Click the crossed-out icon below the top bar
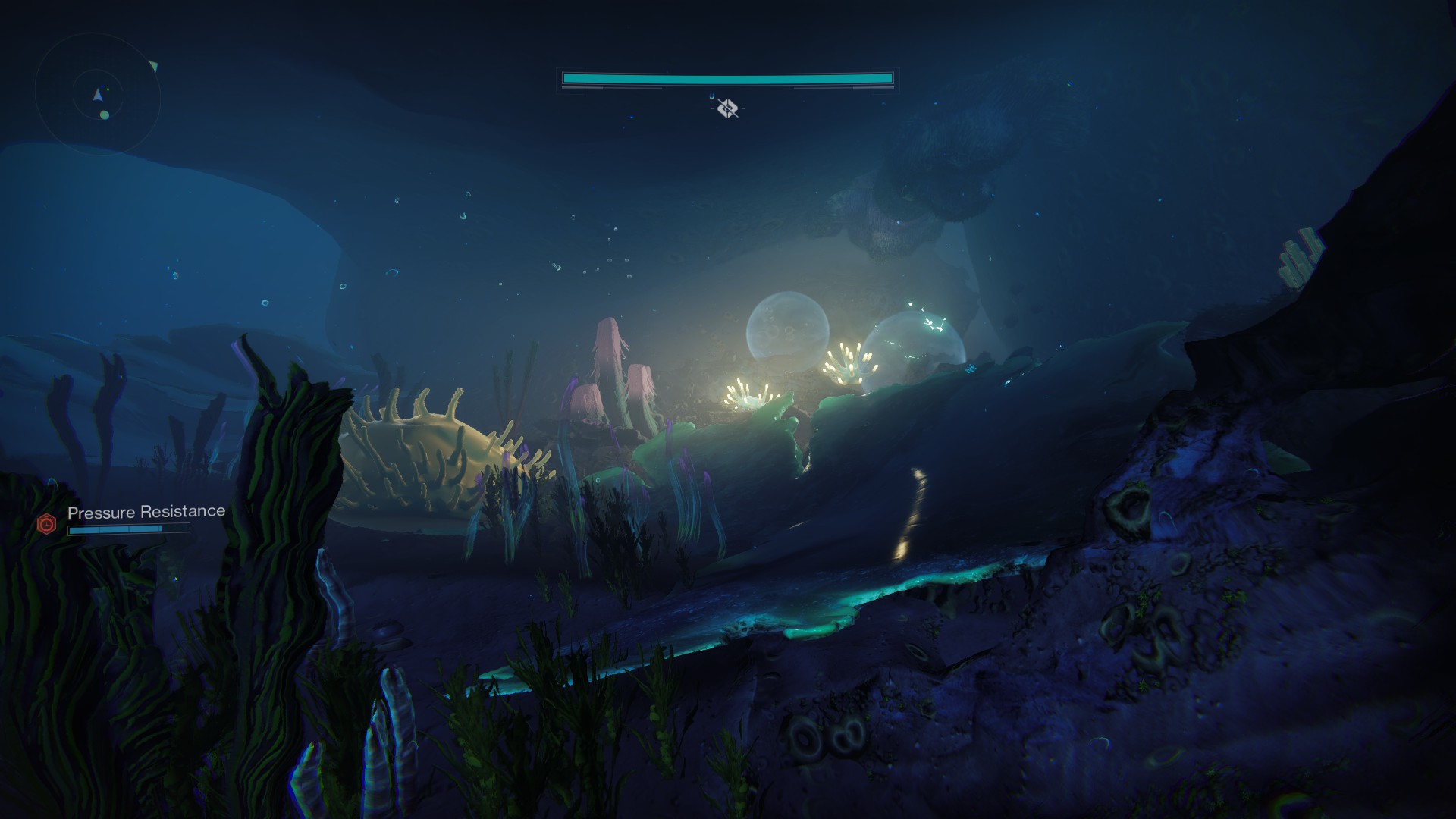 (727, 108)
